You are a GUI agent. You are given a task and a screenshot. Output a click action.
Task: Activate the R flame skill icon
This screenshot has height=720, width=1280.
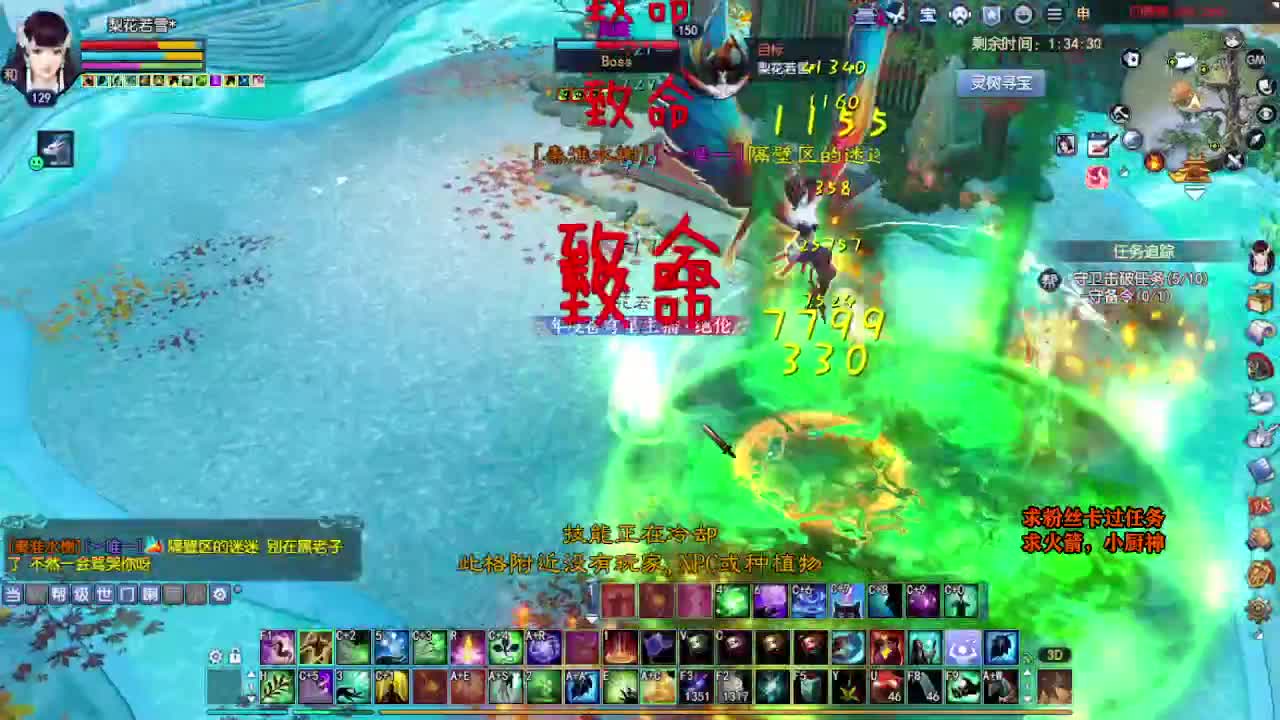[468, 648]
